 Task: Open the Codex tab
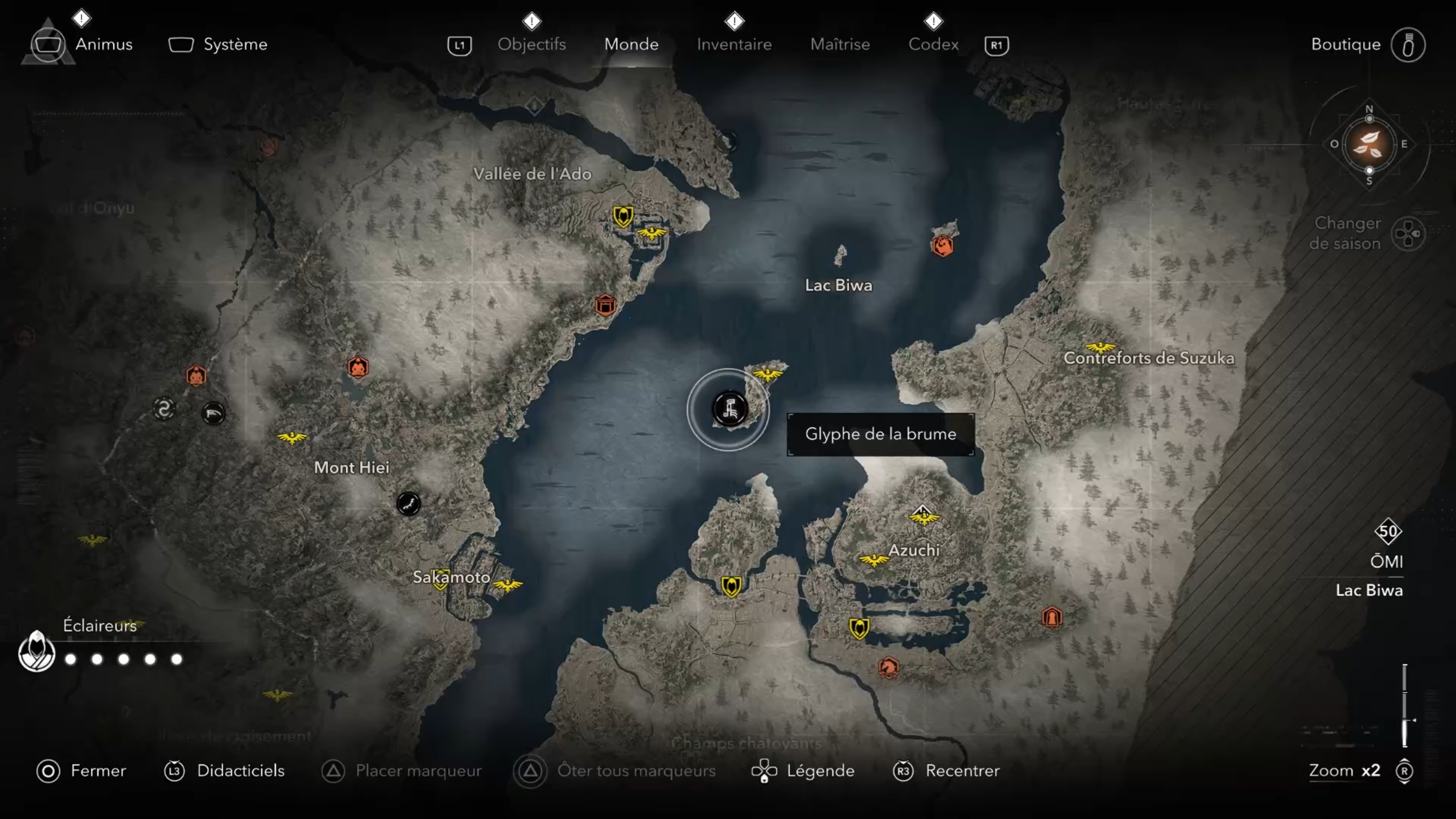pyautogui.click(x=933, y=44)
